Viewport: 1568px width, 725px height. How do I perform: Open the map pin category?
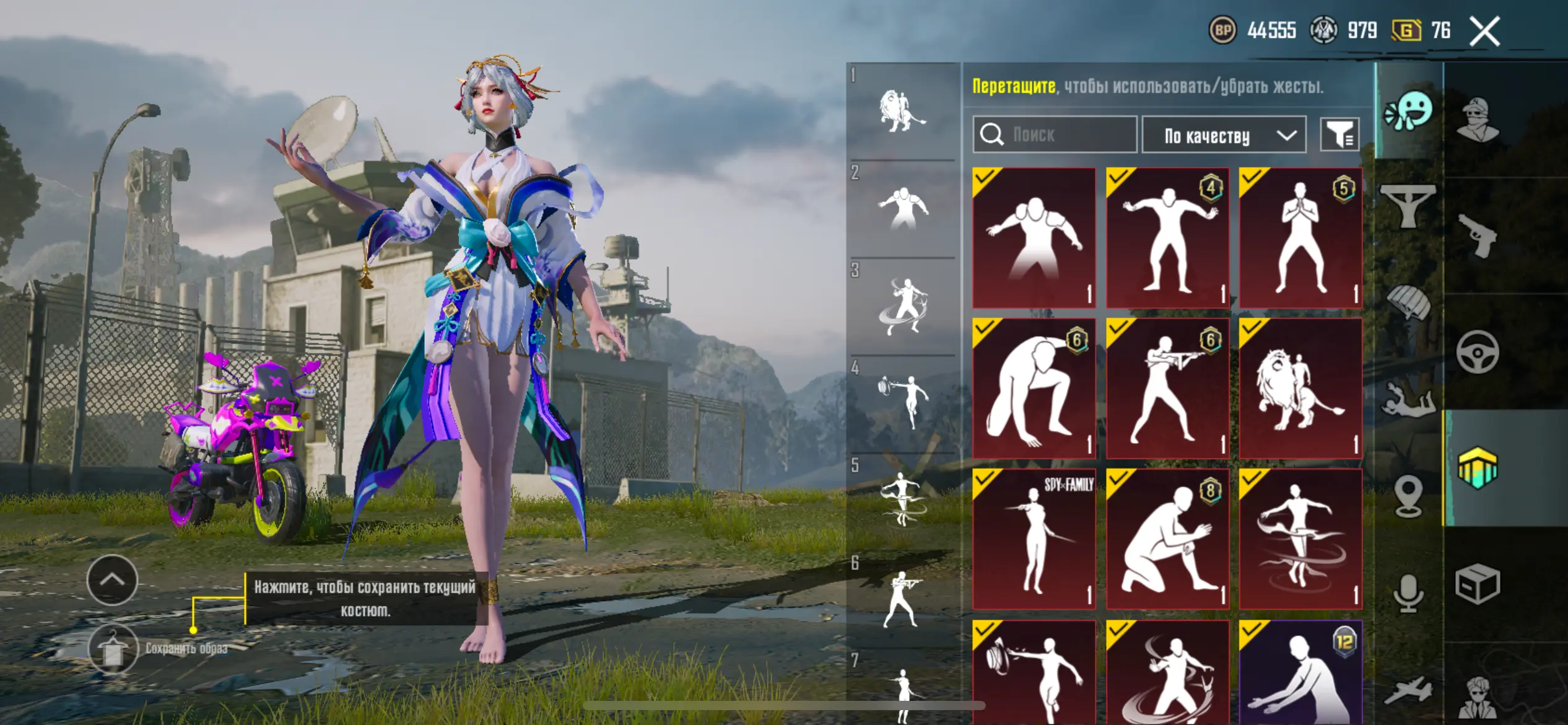(1408, 496)
